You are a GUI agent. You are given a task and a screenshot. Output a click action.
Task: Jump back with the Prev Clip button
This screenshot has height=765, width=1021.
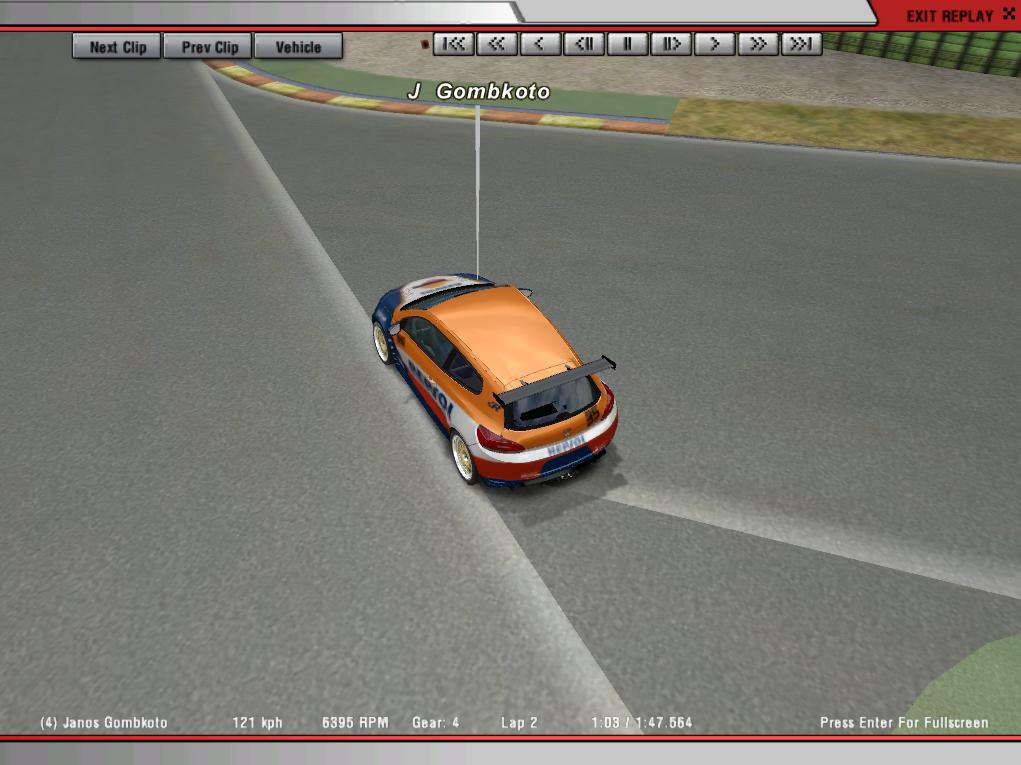click(x=210, y=47)
